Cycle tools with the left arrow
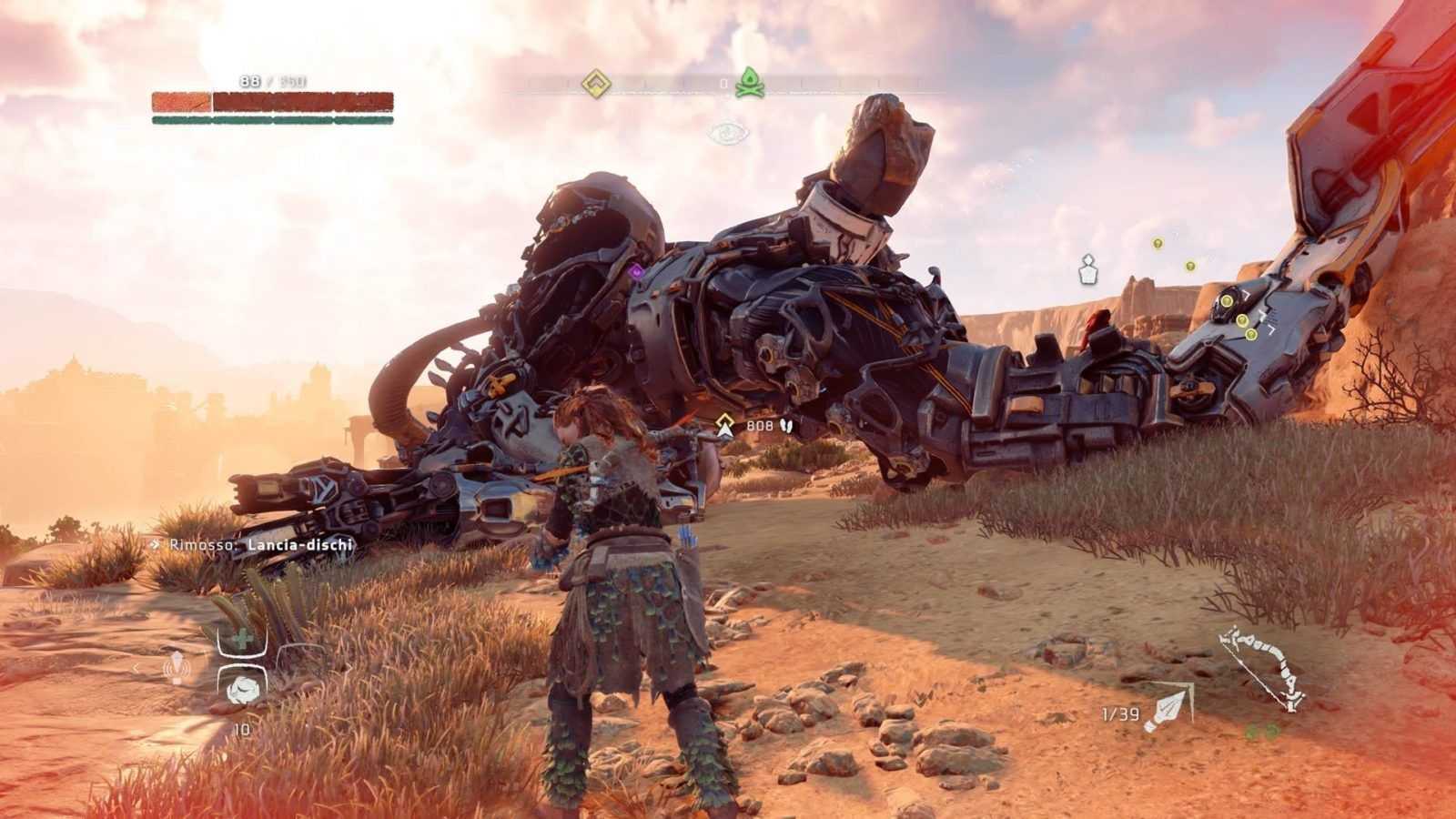 pyautogui.click(x=137, y=668)
